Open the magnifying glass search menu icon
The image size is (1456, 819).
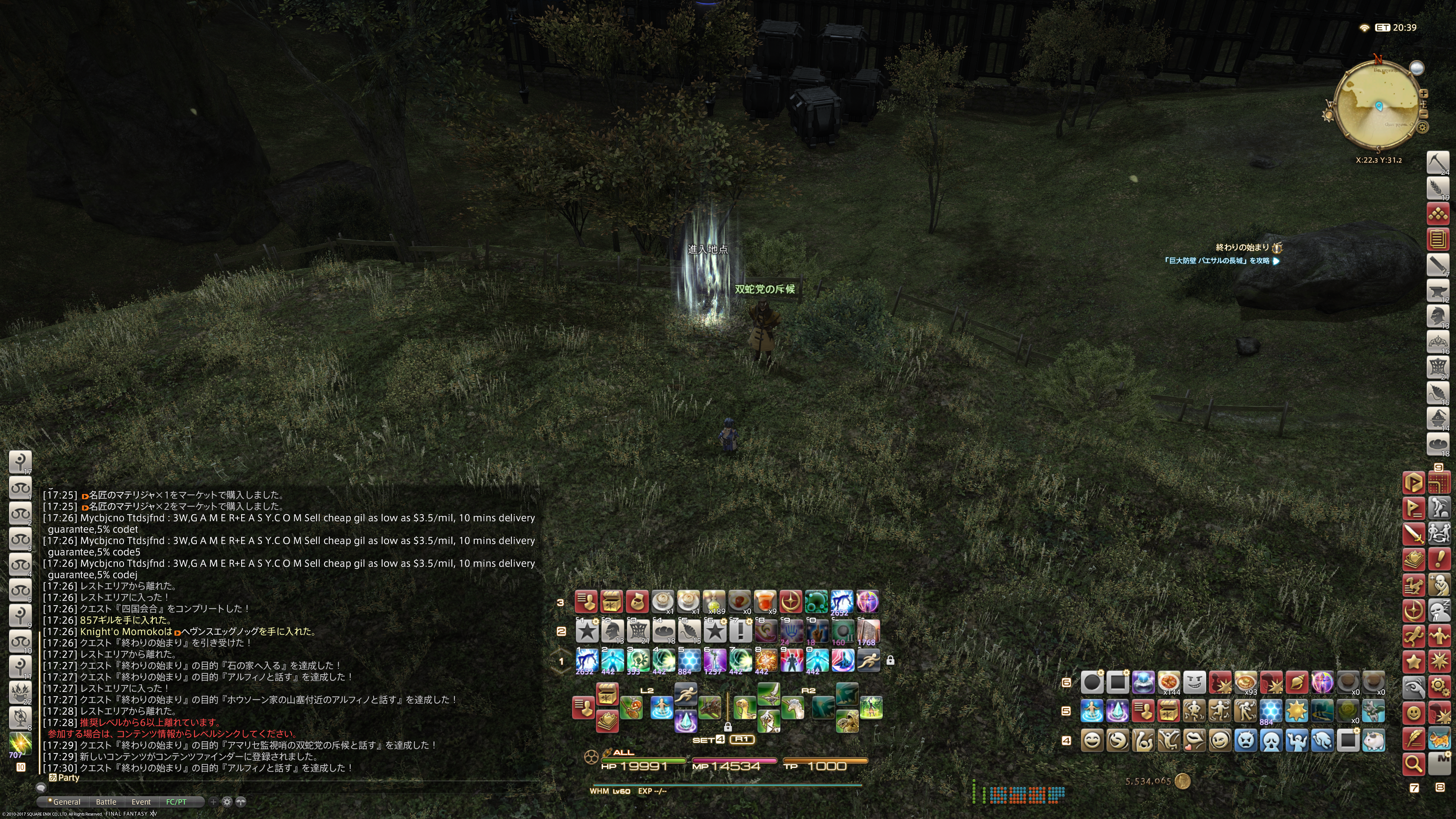point(1413,764)
